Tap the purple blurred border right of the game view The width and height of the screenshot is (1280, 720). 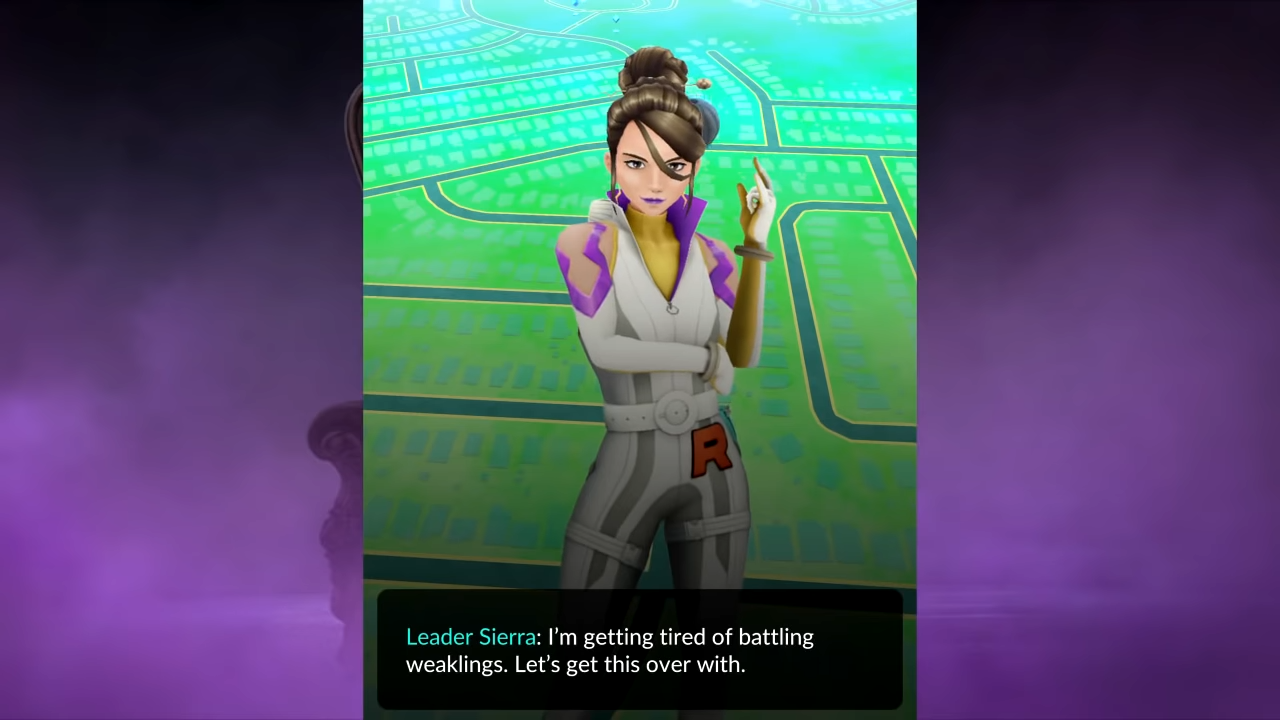click(1100, 360)
